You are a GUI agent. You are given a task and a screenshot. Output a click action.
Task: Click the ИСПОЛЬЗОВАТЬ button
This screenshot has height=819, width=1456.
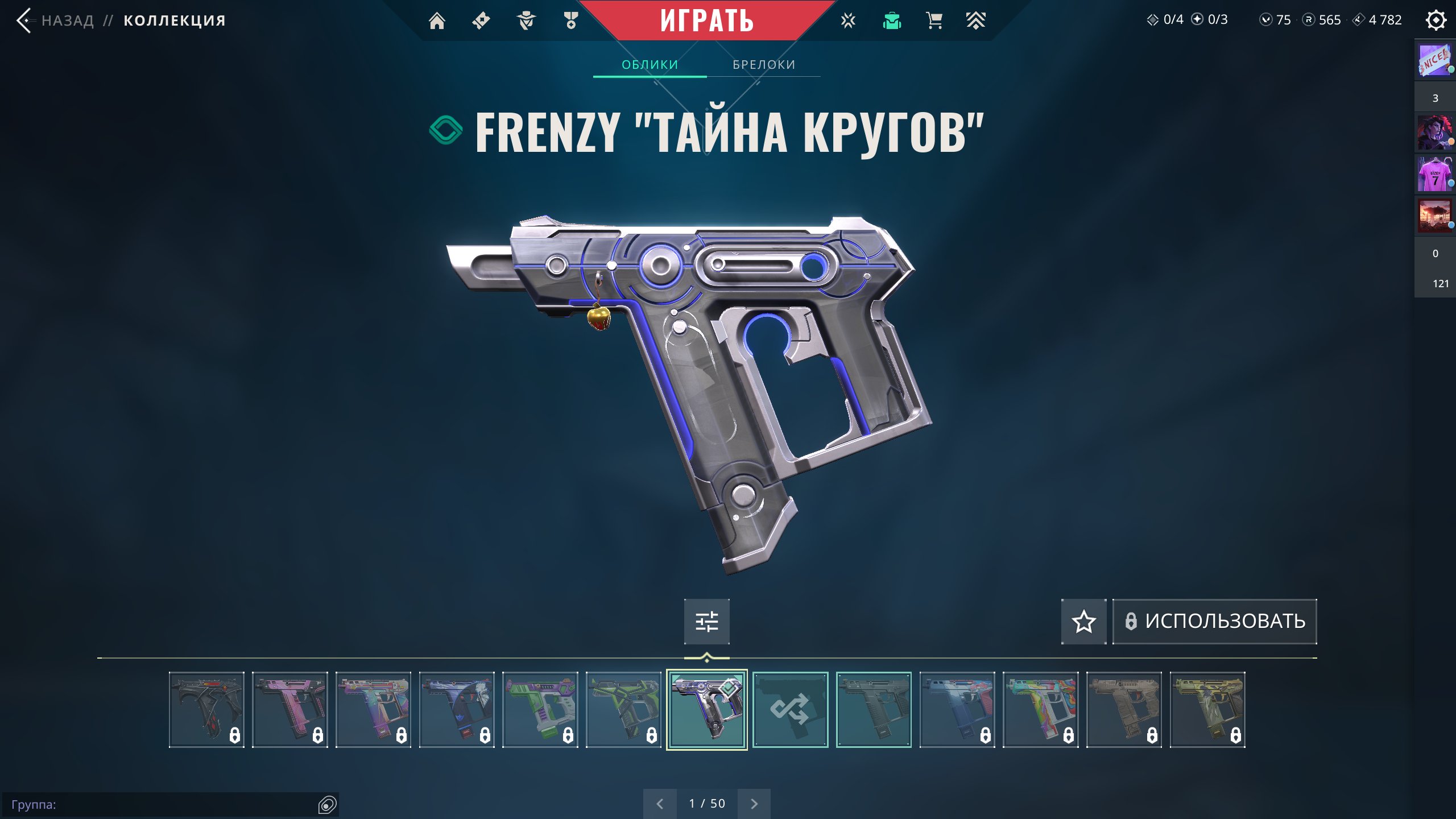1214,621
